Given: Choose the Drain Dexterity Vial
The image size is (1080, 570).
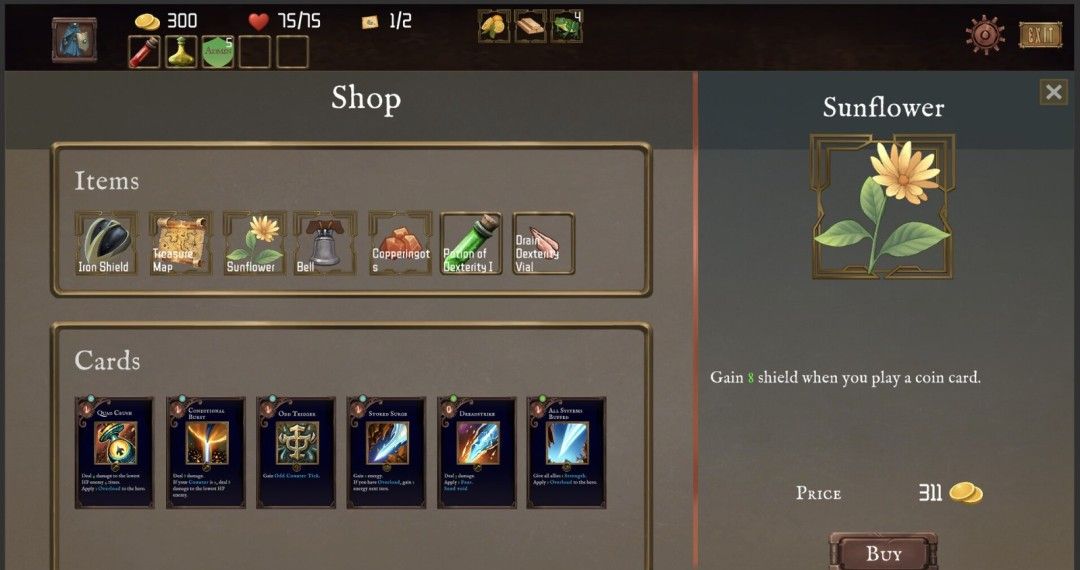Looking at the screenshot, I should coord(543,243).
